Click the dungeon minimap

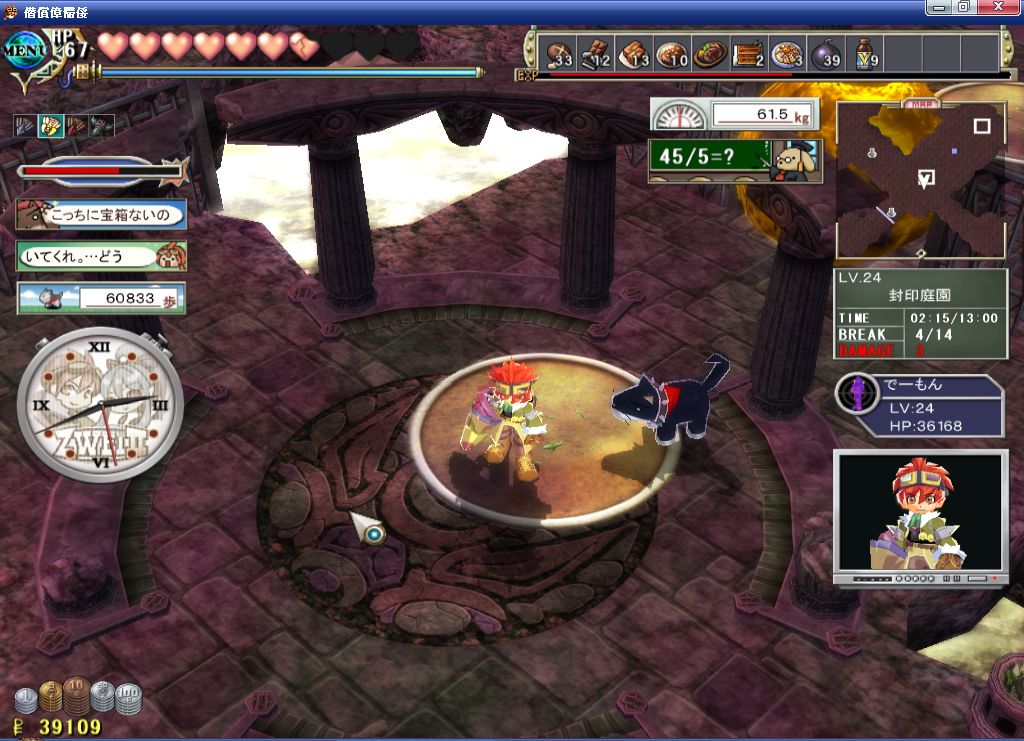click(x=921, y=180)
